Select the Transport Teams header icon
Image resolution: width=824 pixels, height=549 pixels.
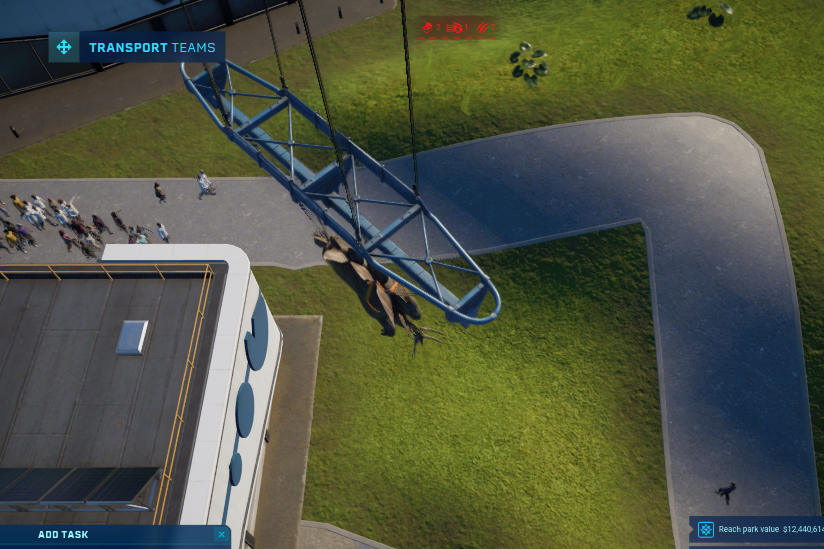tap(64, 47)
